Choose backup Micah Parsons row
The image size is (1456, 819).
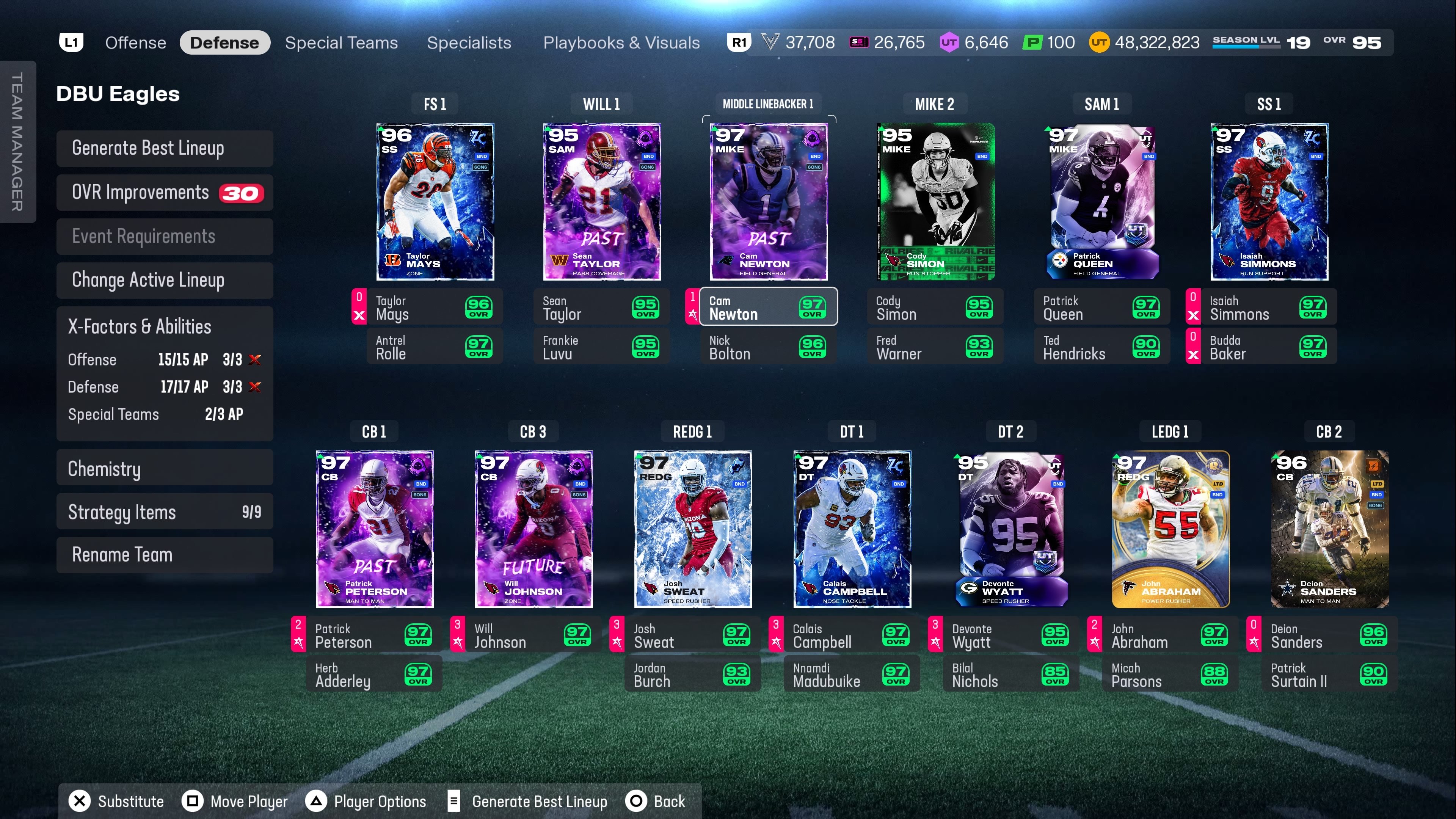1170,675
